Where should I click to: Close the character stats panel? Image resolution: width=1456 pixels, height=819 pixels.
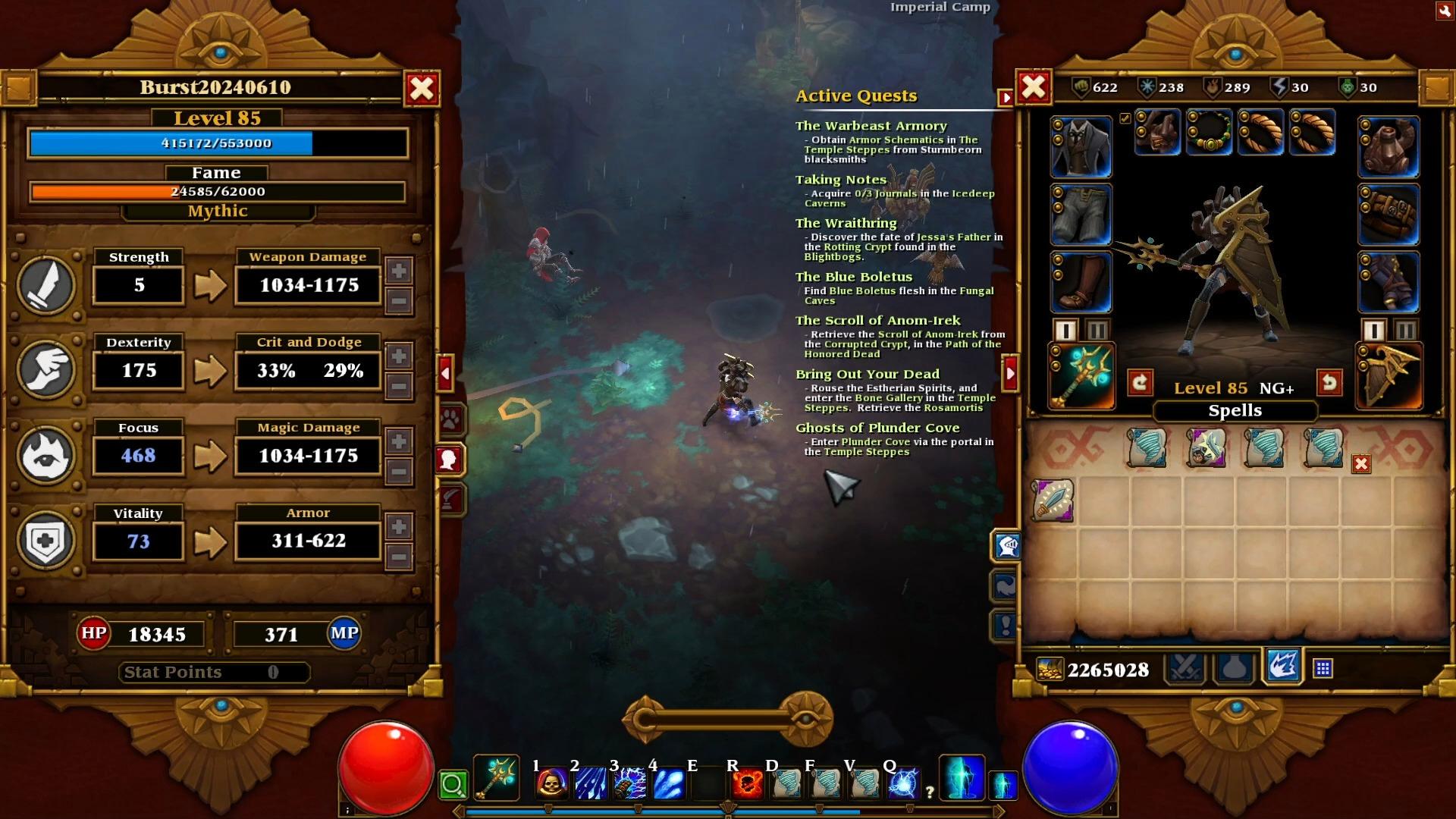422,89
